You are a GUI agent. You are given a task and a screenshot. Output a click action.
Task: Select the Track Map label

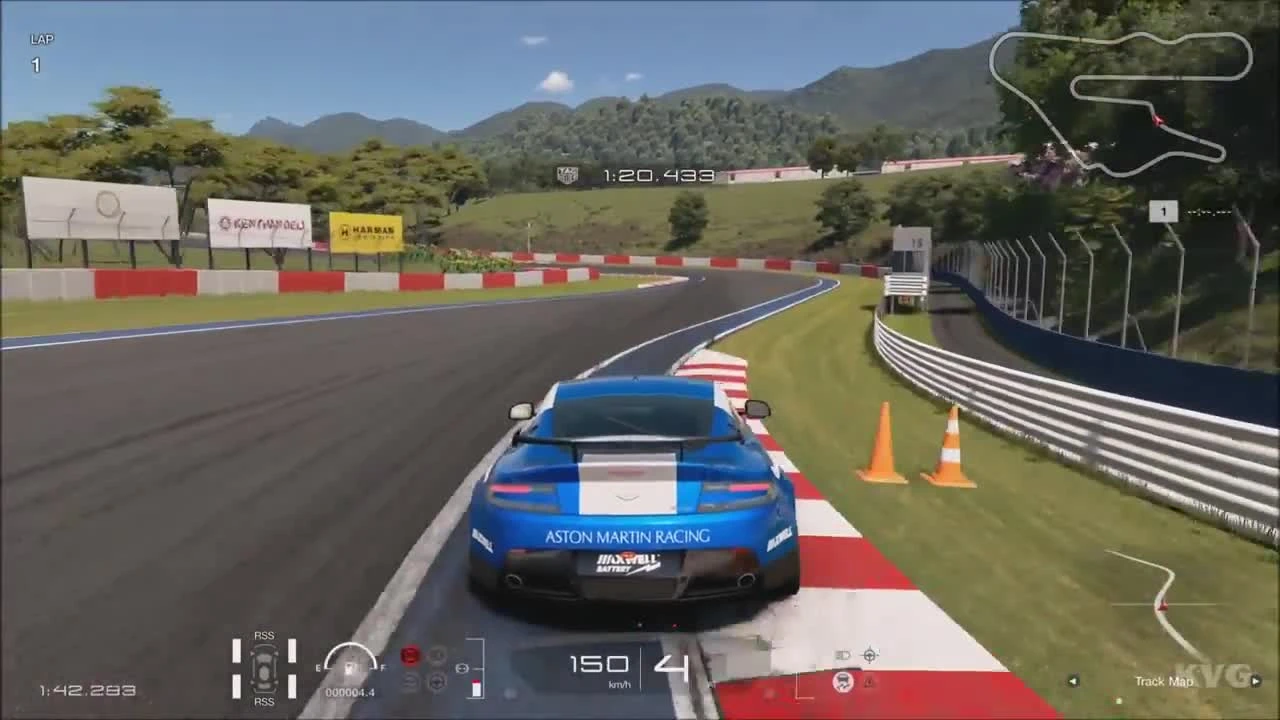point(1164,681)
